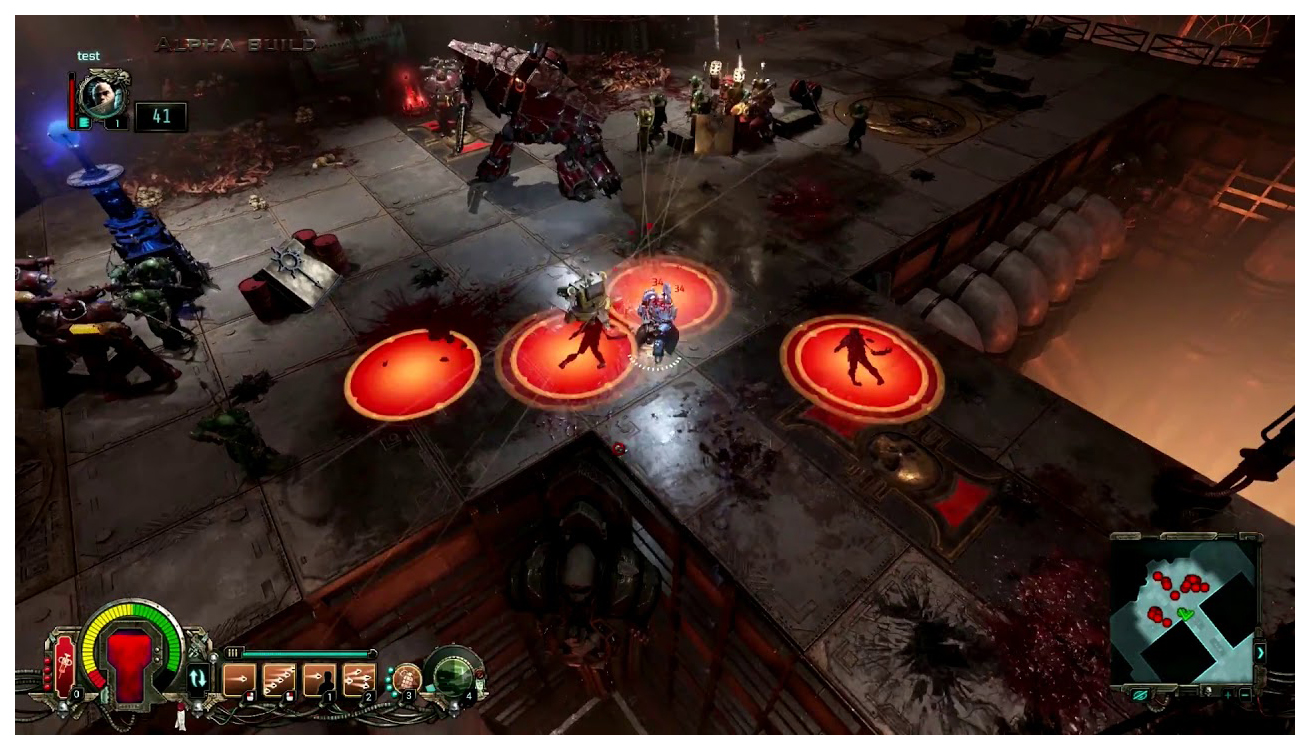Activate the spread shot skill numbered 2
Image resolution: width=1310 pixels, height=750 pixels.
click(359, 679)
